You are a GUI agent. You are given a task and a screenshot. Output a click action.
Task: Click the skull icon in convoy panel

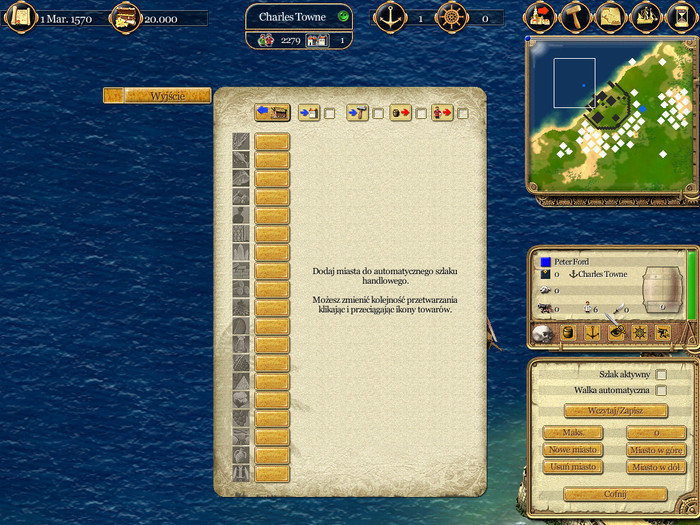click(x=541, y=332)
